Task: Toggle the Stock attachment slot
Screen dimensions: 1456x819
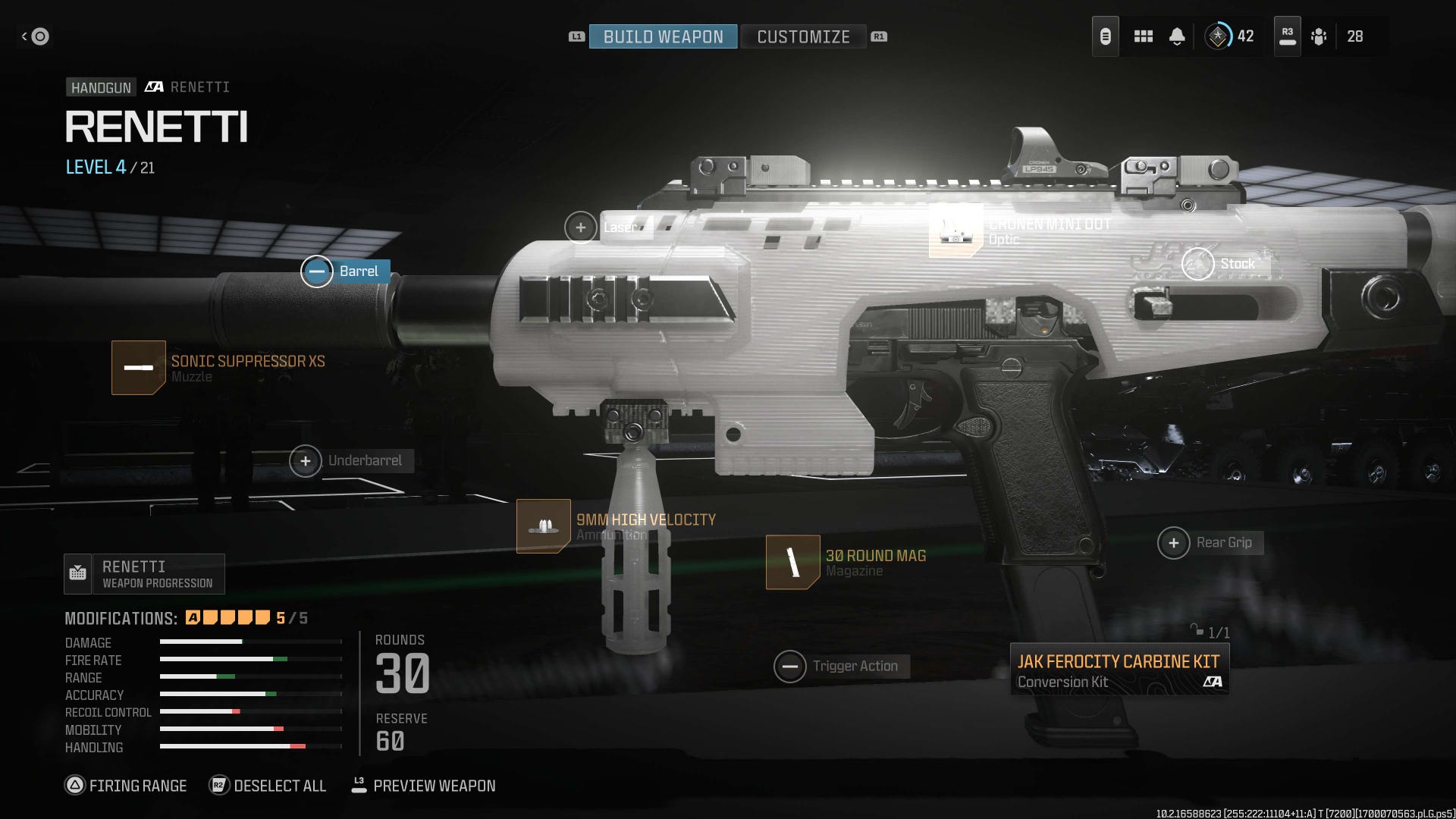Action: [x=1200, y=264]
